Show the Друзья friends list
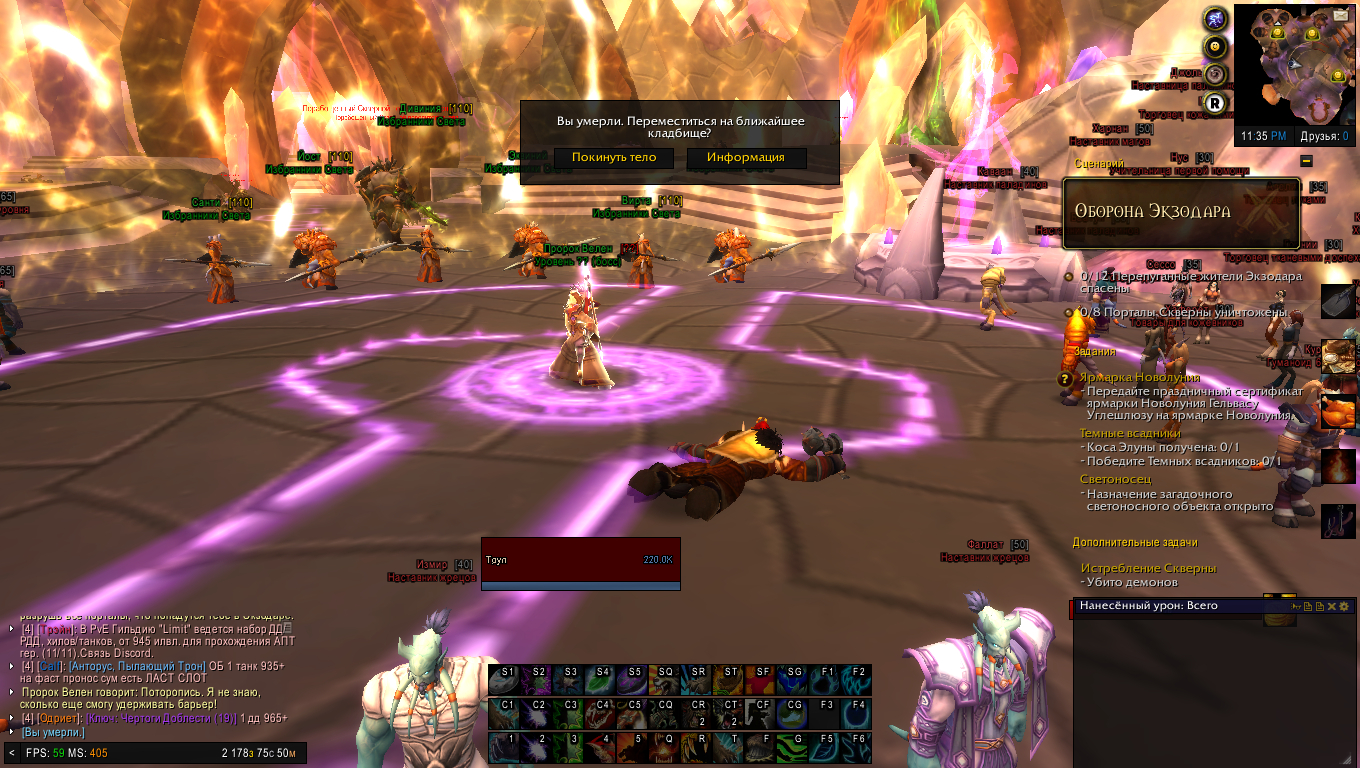Screen dimensions: 1360x768 click(1324, 136)
